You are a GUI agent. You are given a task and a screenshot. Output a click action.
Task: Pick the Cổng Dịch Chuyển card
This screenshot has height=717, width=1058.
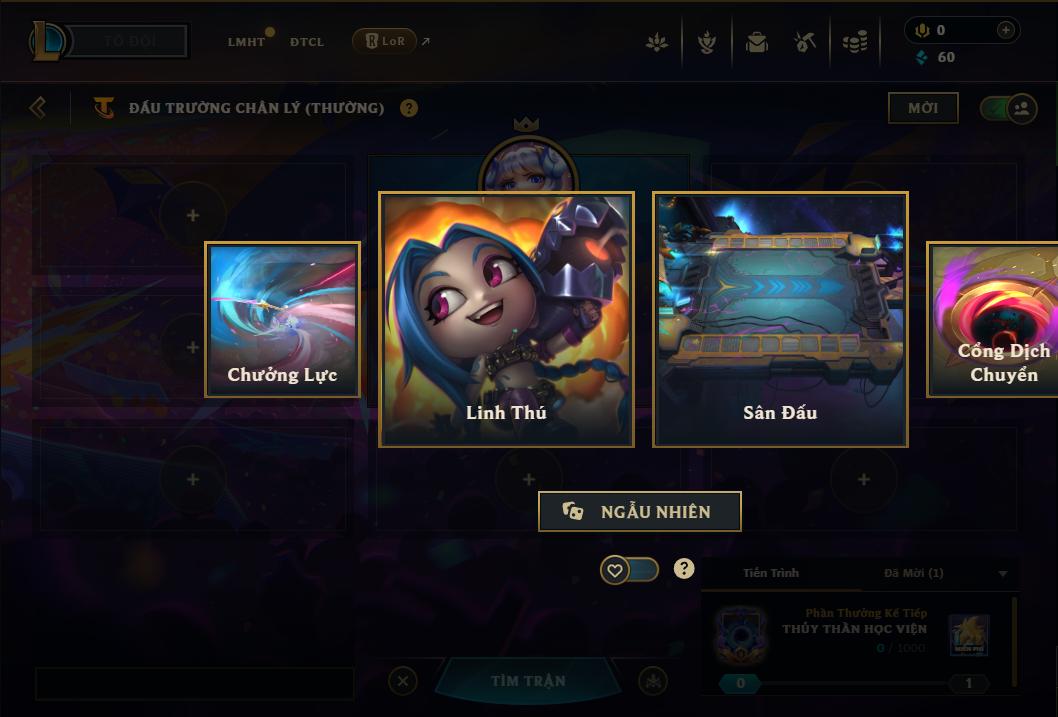(993, 320)
